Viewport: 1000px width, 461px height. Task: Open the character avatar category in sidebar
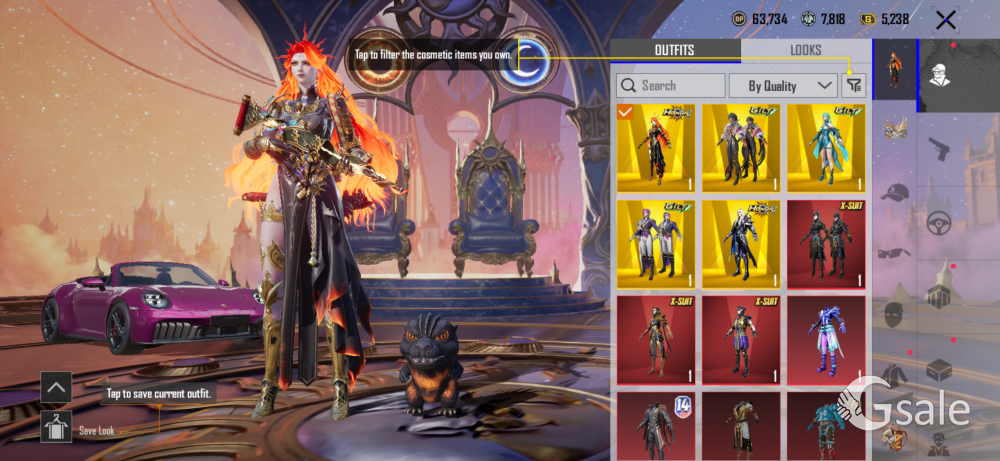[938, 75]
